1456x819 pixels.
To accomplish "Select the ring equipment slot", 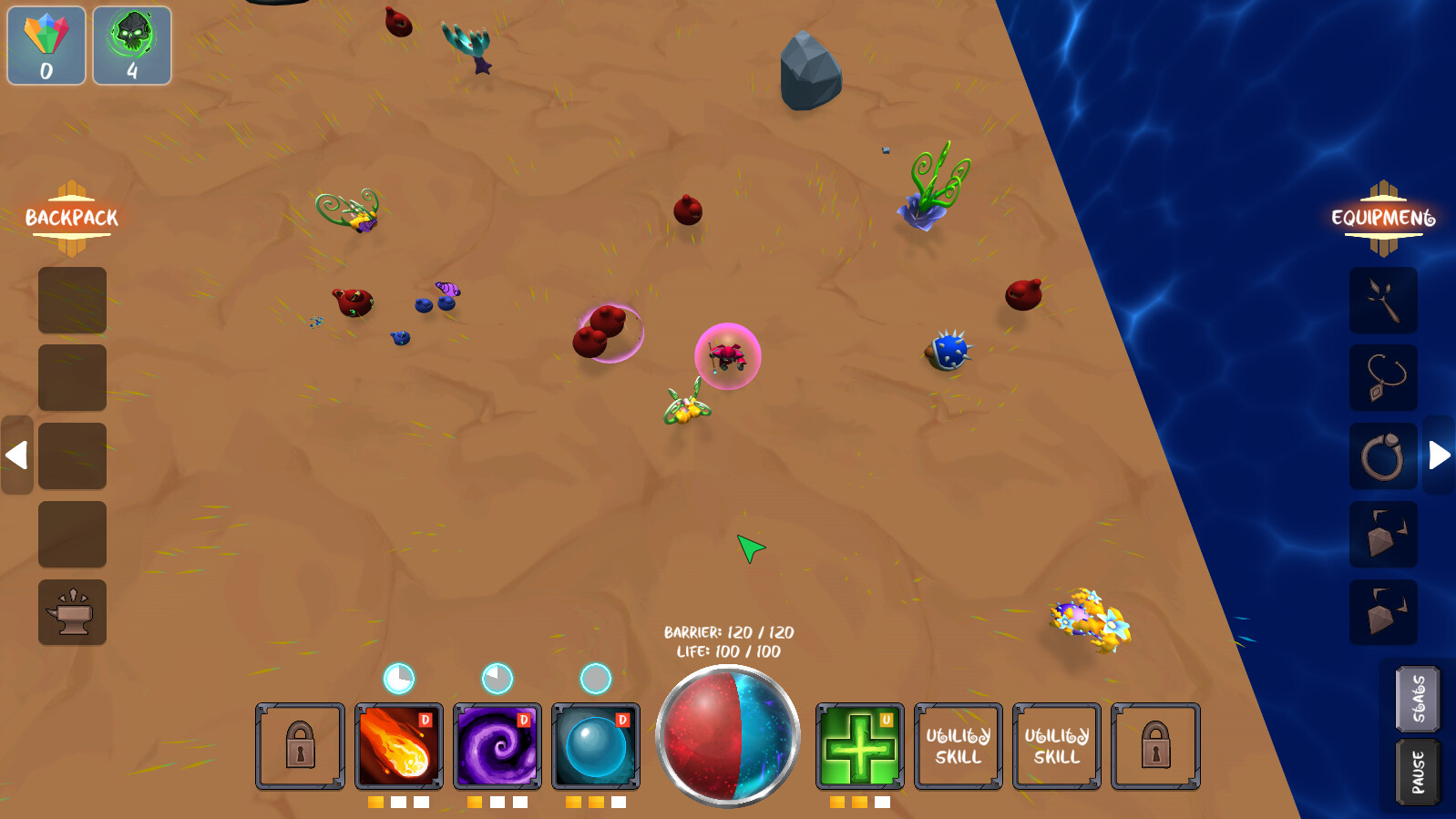I will (x=1384, y=456).
